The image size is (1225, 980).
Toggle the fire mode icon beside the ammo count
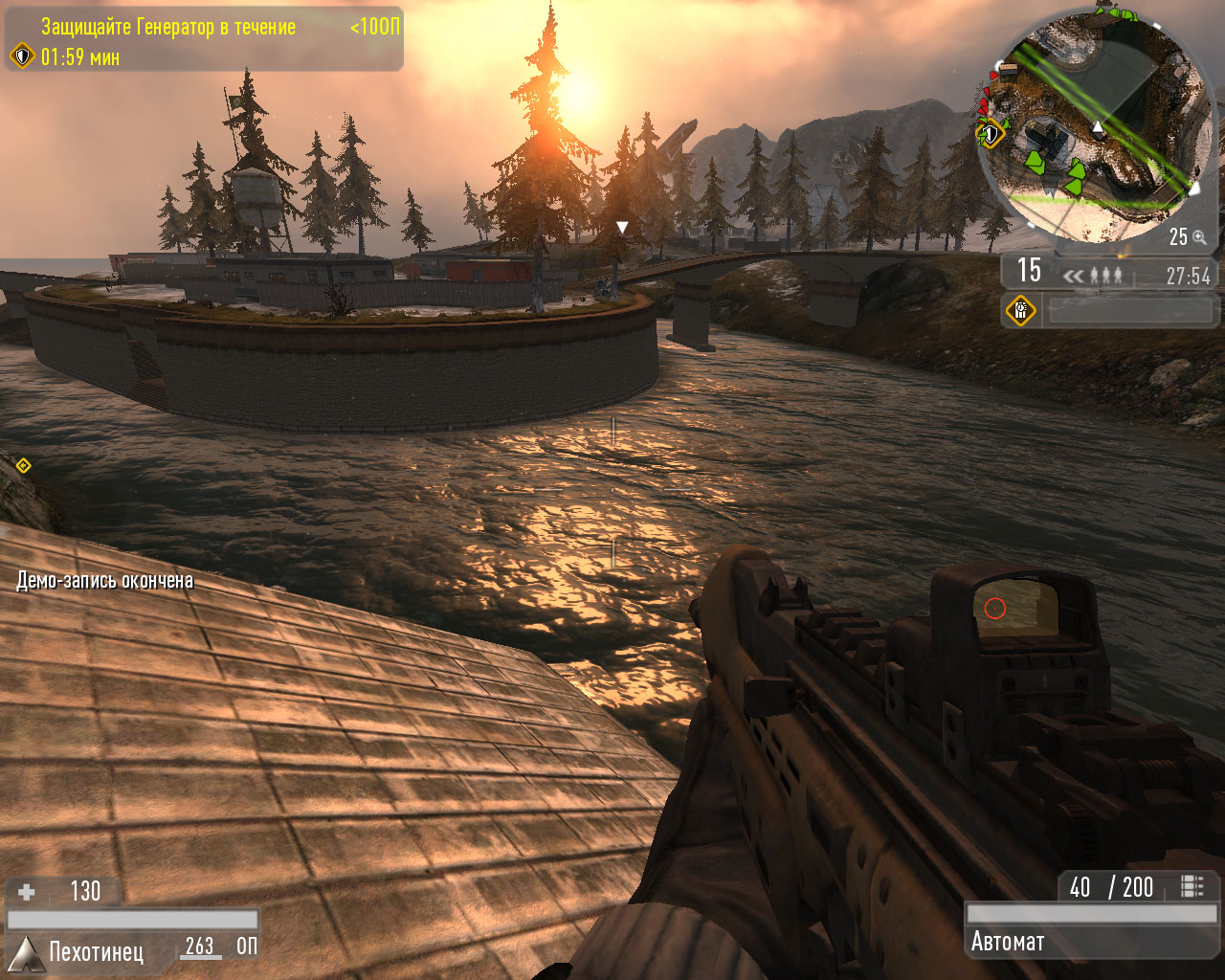point(1192,886)
